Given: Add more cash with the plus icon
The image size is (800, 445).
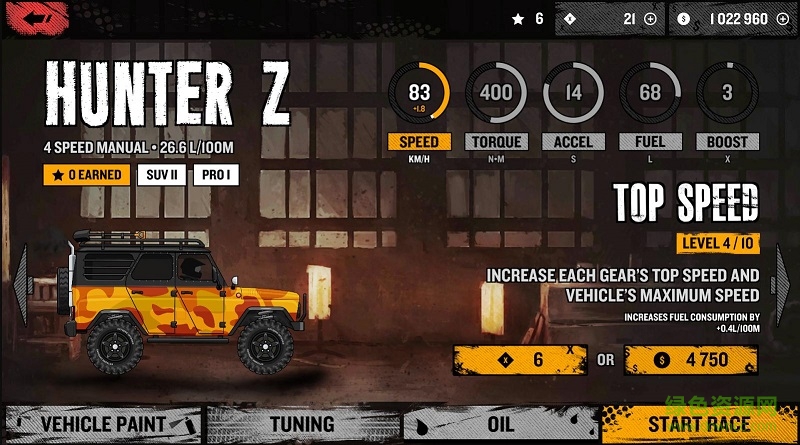Looking at the screenshot, I should [781, 19].
